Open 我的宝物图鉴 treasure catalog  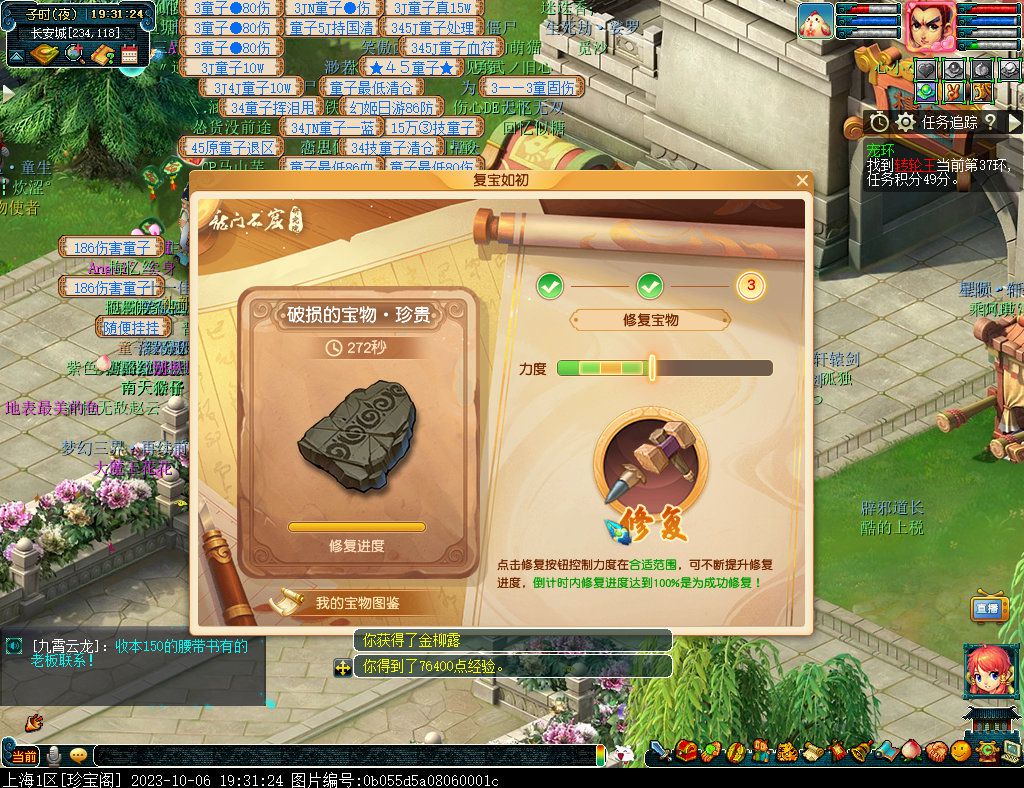pyautogui.click(x=356, y=602)
